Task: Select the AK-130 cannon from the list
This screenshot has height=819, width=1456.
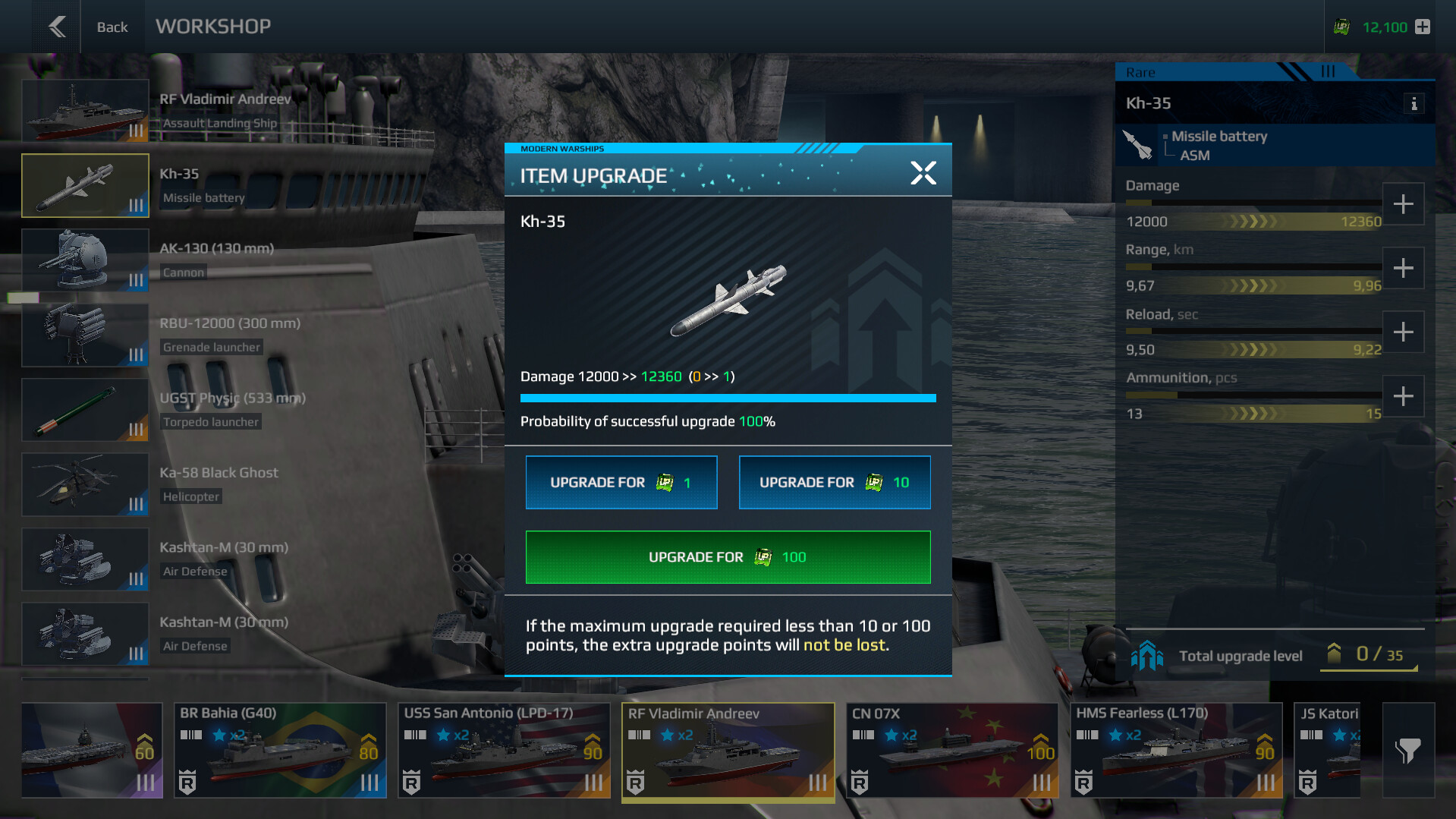Action: 85,260
